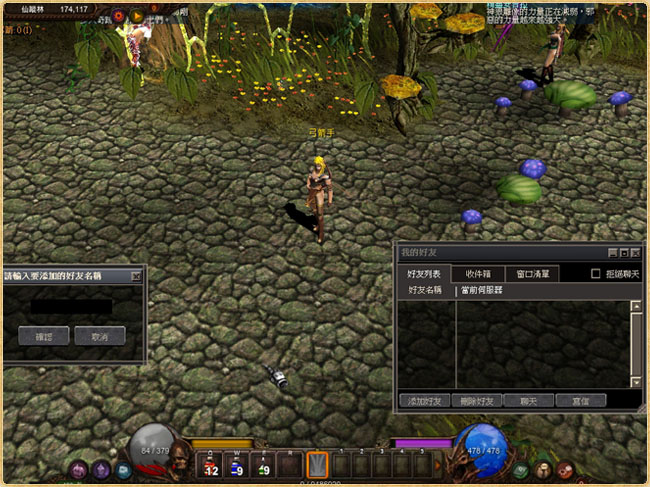Focus the friend name input field
Image resolution: width=650 pixels, height=487 pixels.
(70, 305)
